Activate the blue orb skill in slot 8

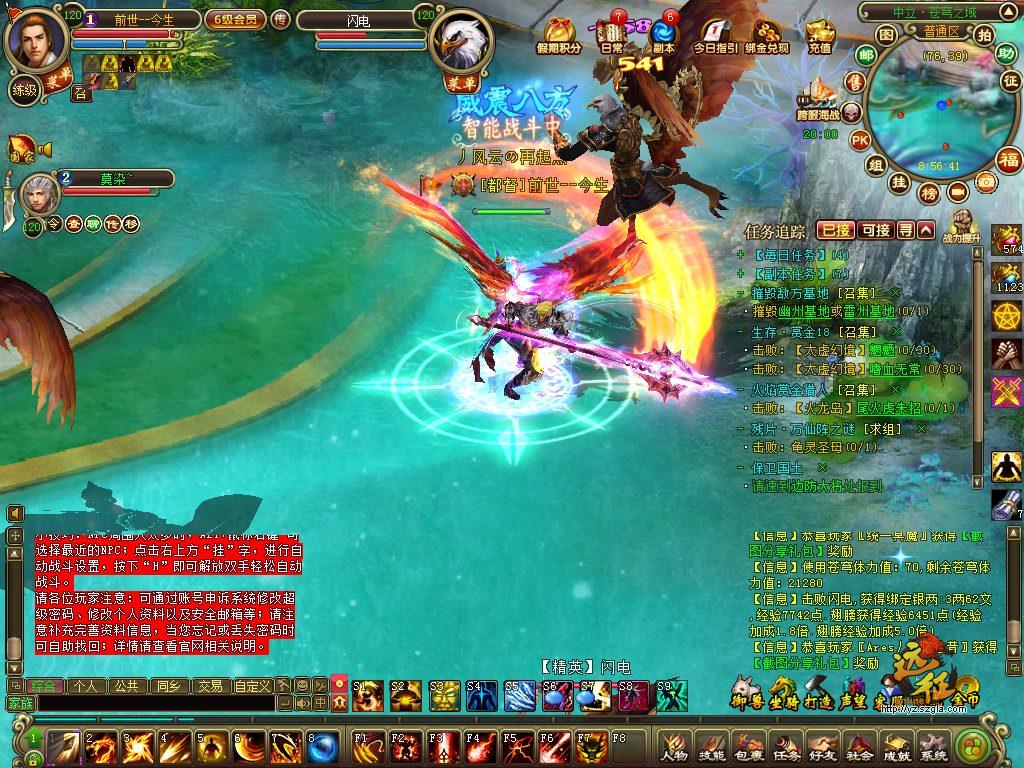(x=321, y=746)
